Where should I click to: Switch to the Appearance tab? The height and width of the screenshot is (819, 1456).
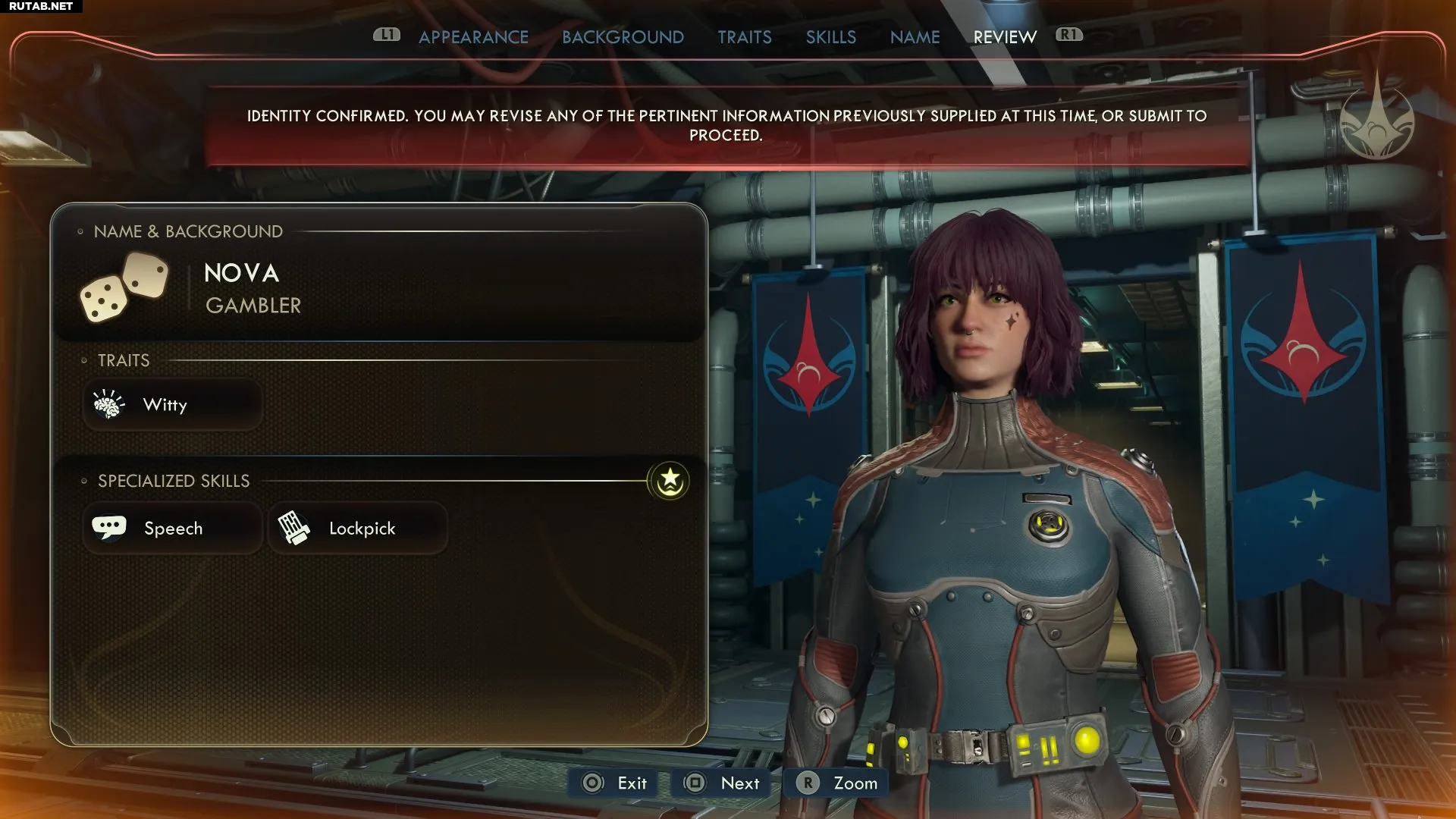(x=473, y=37)
